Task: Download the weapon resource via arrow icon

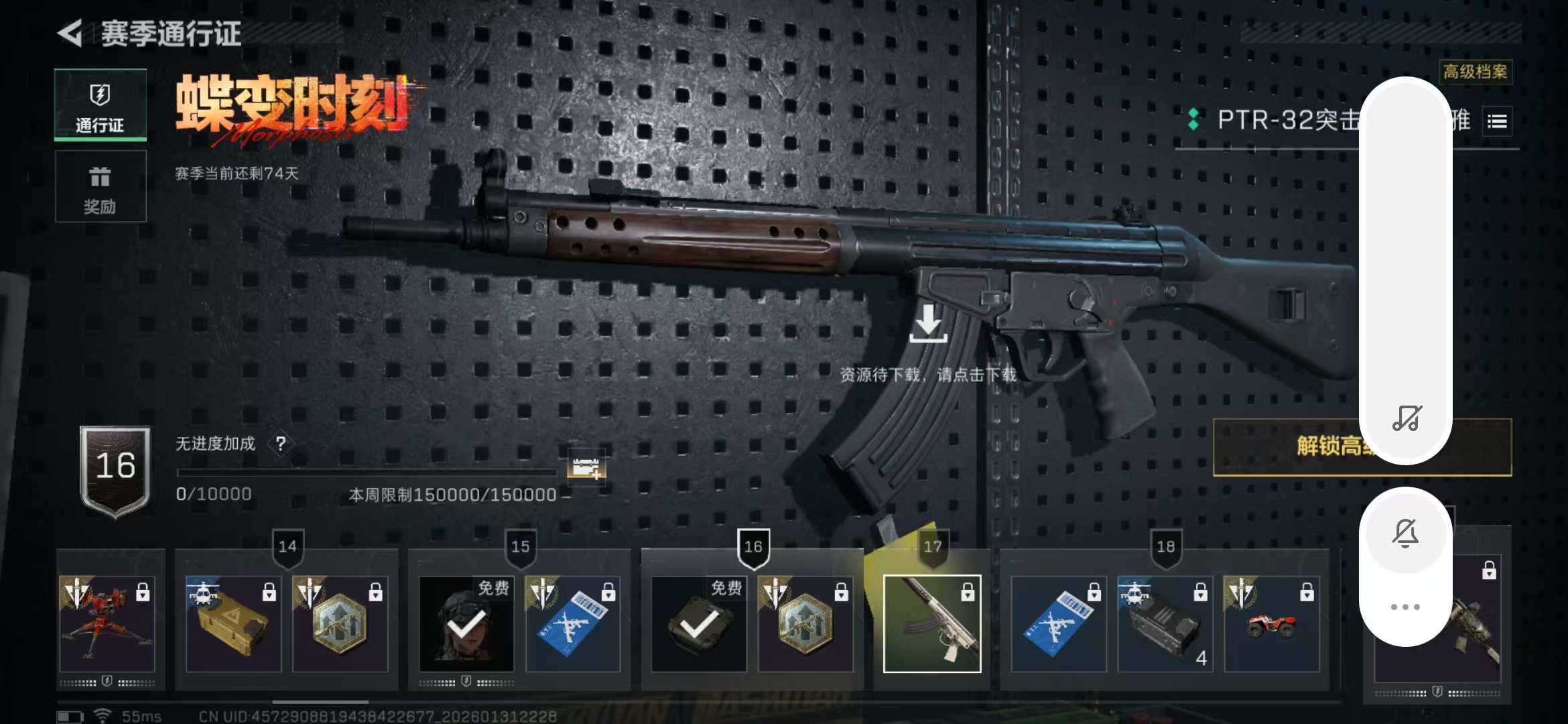Action: [x=928, y=323]
